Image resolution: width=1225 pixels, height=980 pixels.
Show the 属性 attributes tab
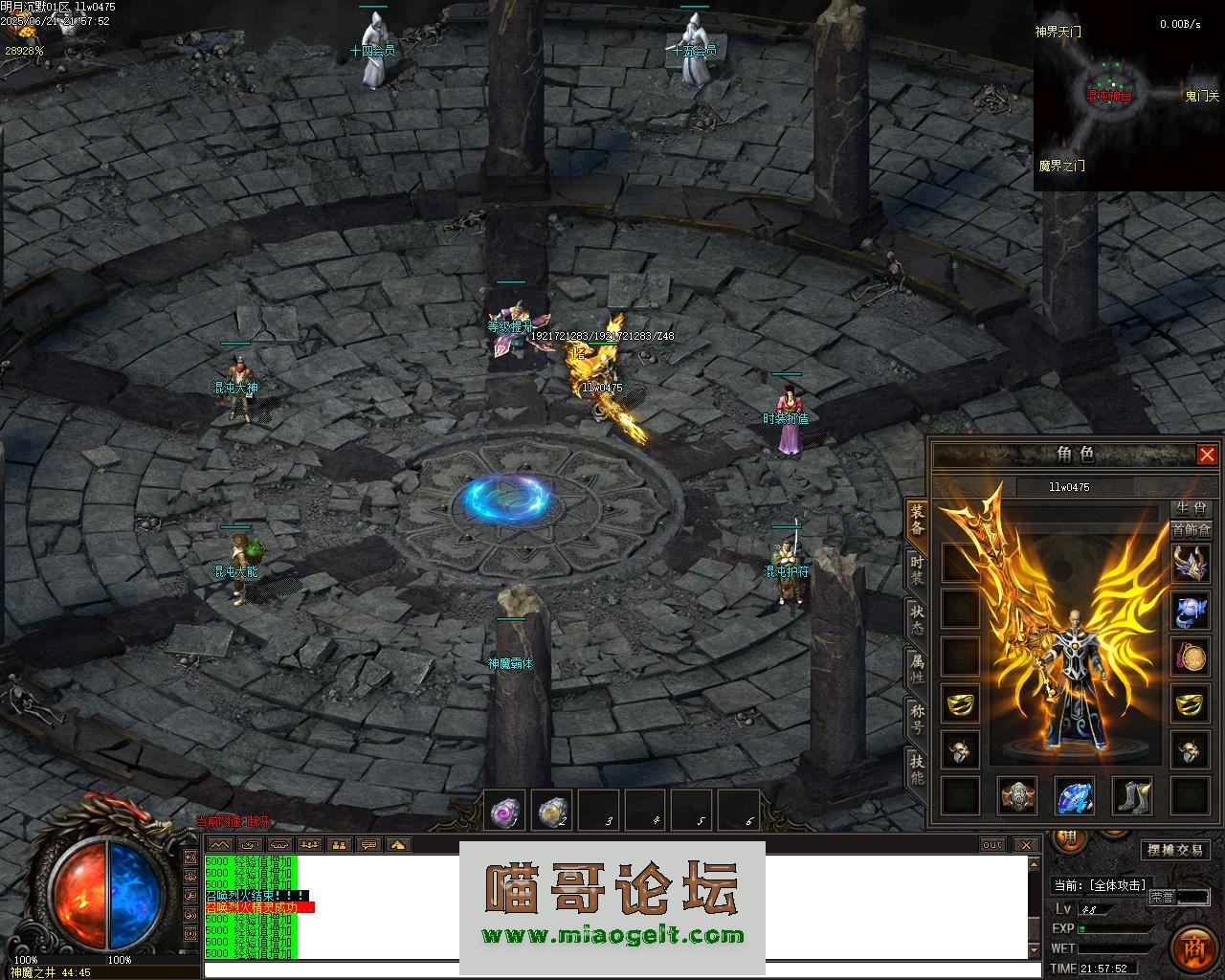point(917,668)
